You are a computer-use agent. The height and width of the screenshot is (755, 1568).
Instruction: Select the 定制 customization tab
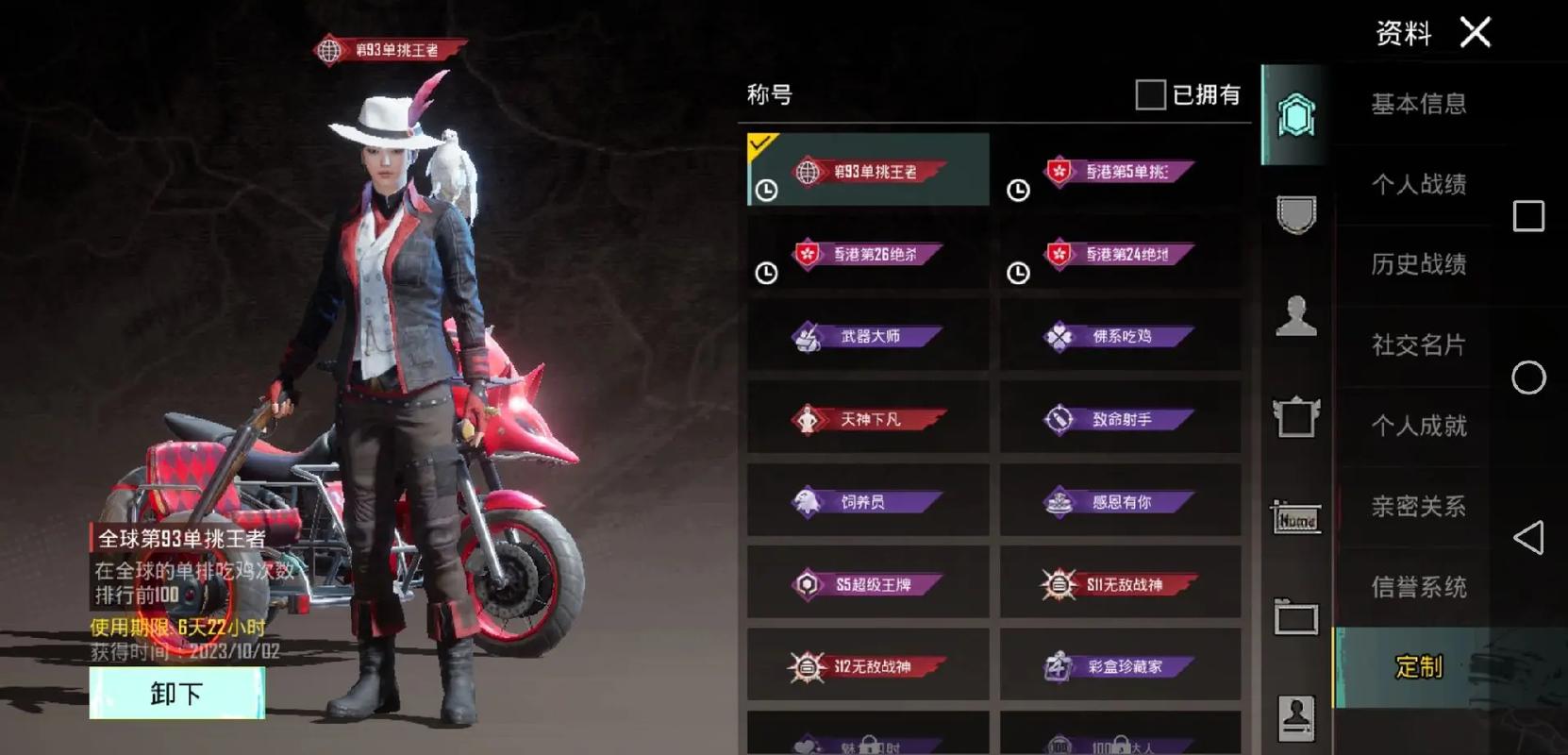1418,667
